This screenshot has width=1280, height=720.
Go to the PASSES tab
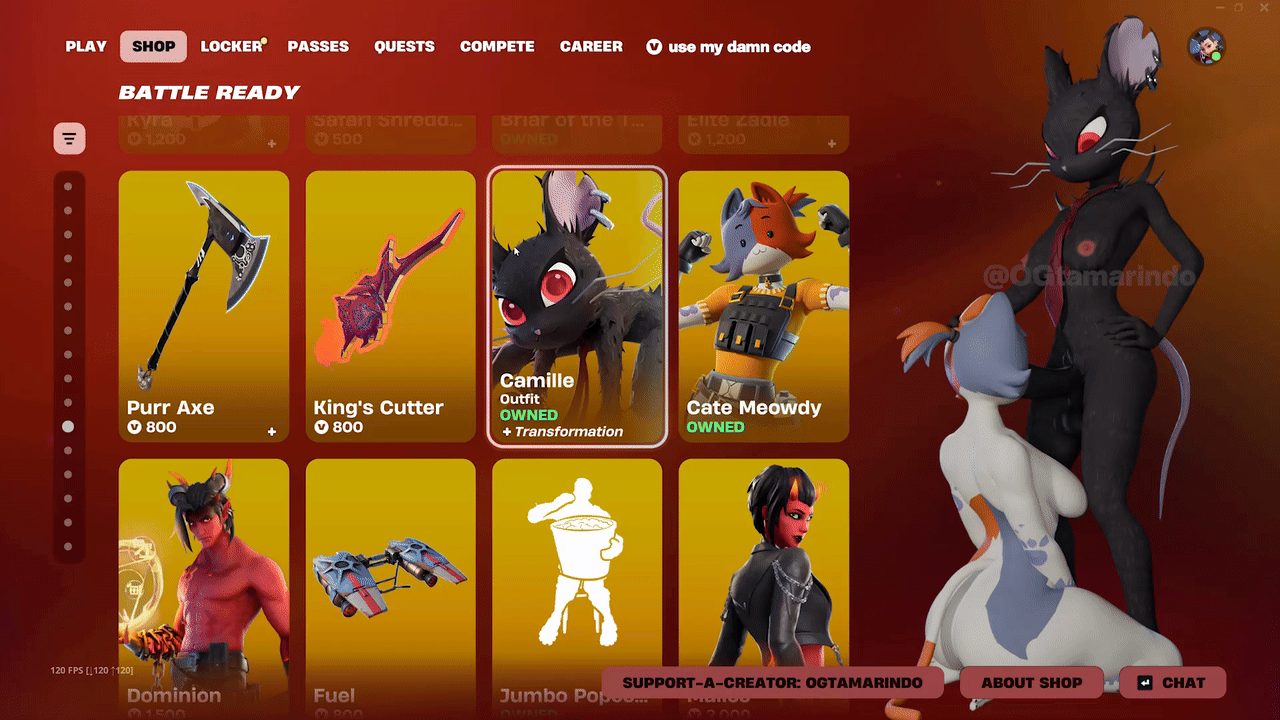pyautogui.click(x=318, y=46)
